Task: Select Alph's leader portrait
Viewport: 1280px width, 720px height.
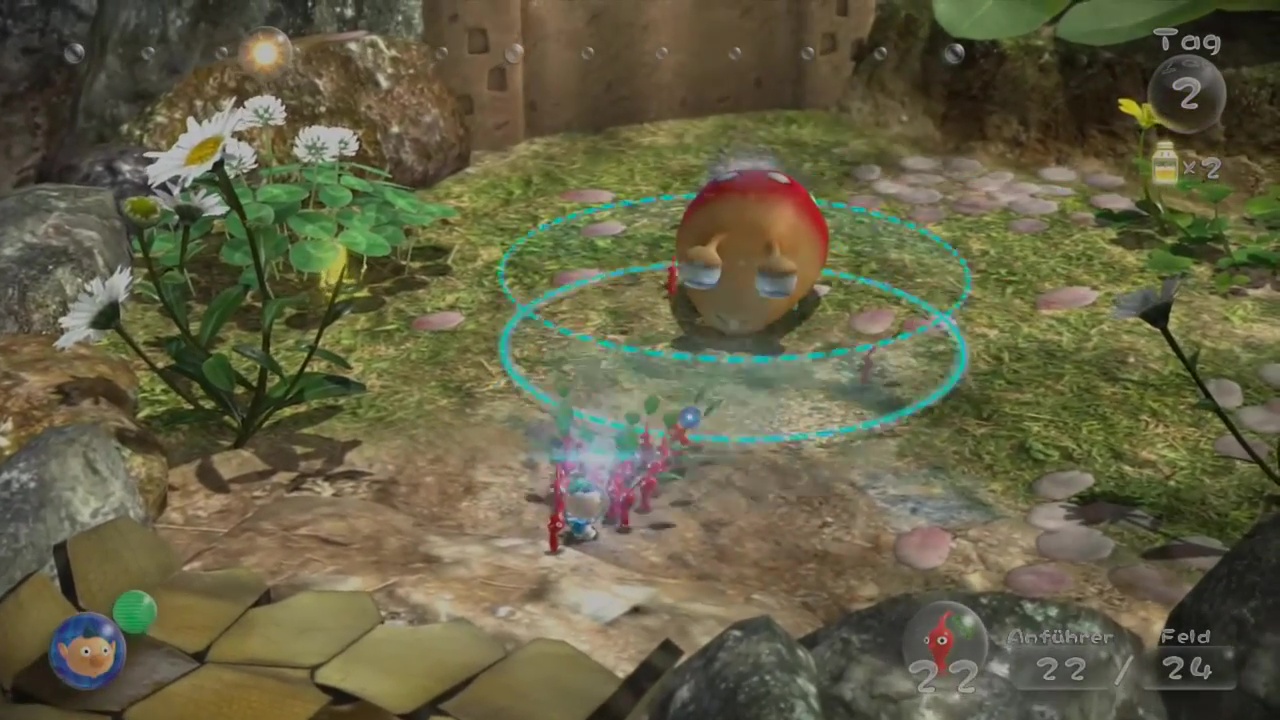Action: [87, 651]
